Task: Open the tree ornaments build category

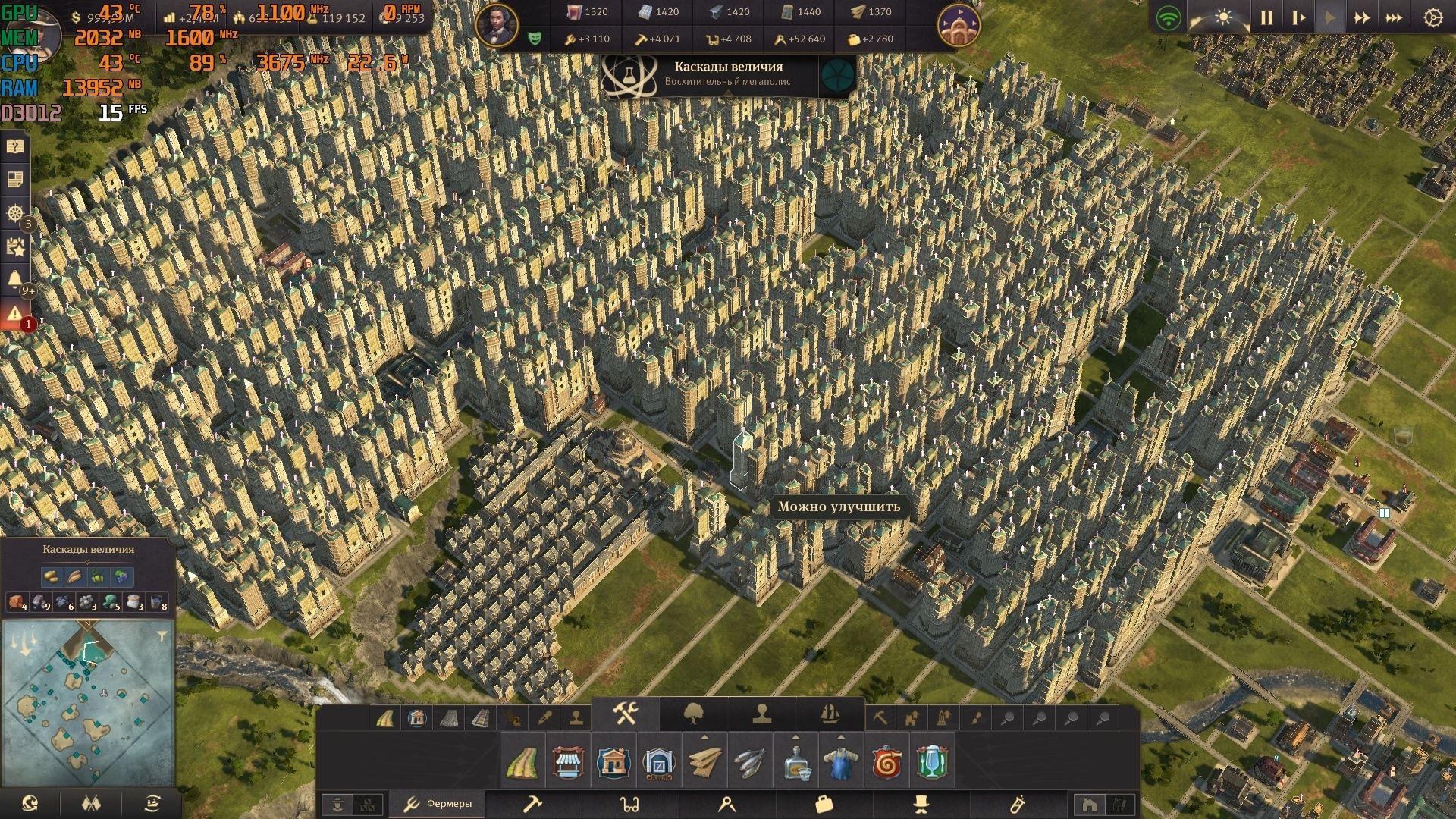Action: point(694,714)
